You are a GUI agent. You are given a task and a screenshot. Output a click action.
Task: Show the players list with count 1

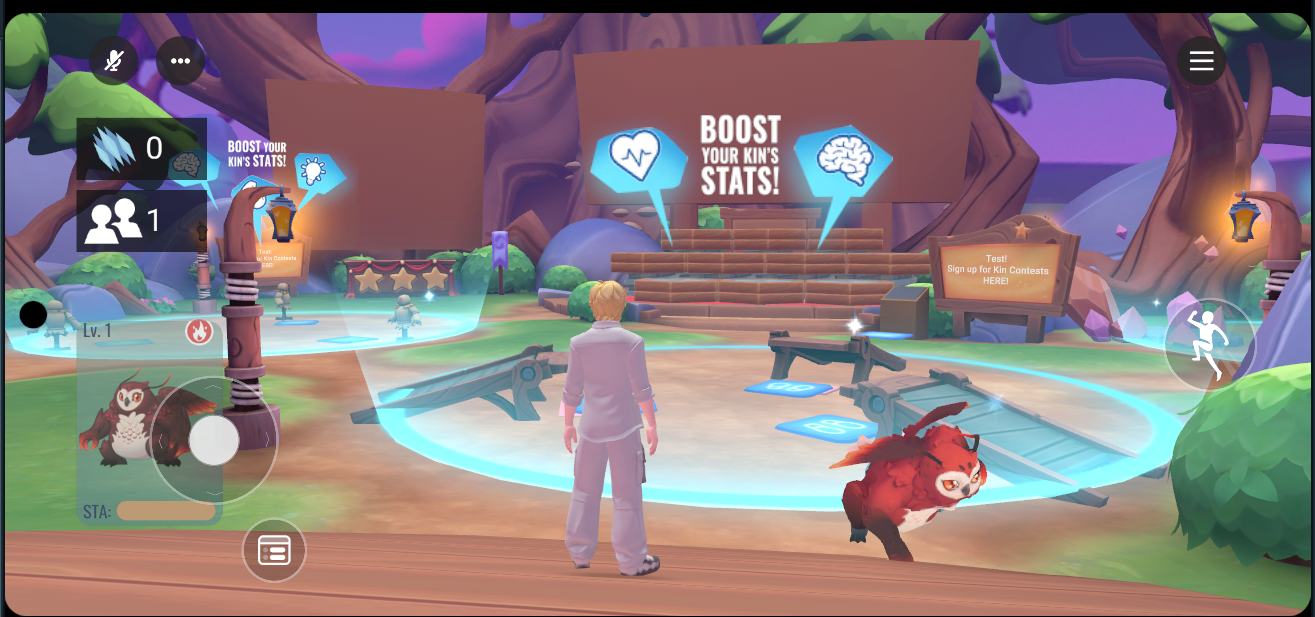click(x=141, y=220)
